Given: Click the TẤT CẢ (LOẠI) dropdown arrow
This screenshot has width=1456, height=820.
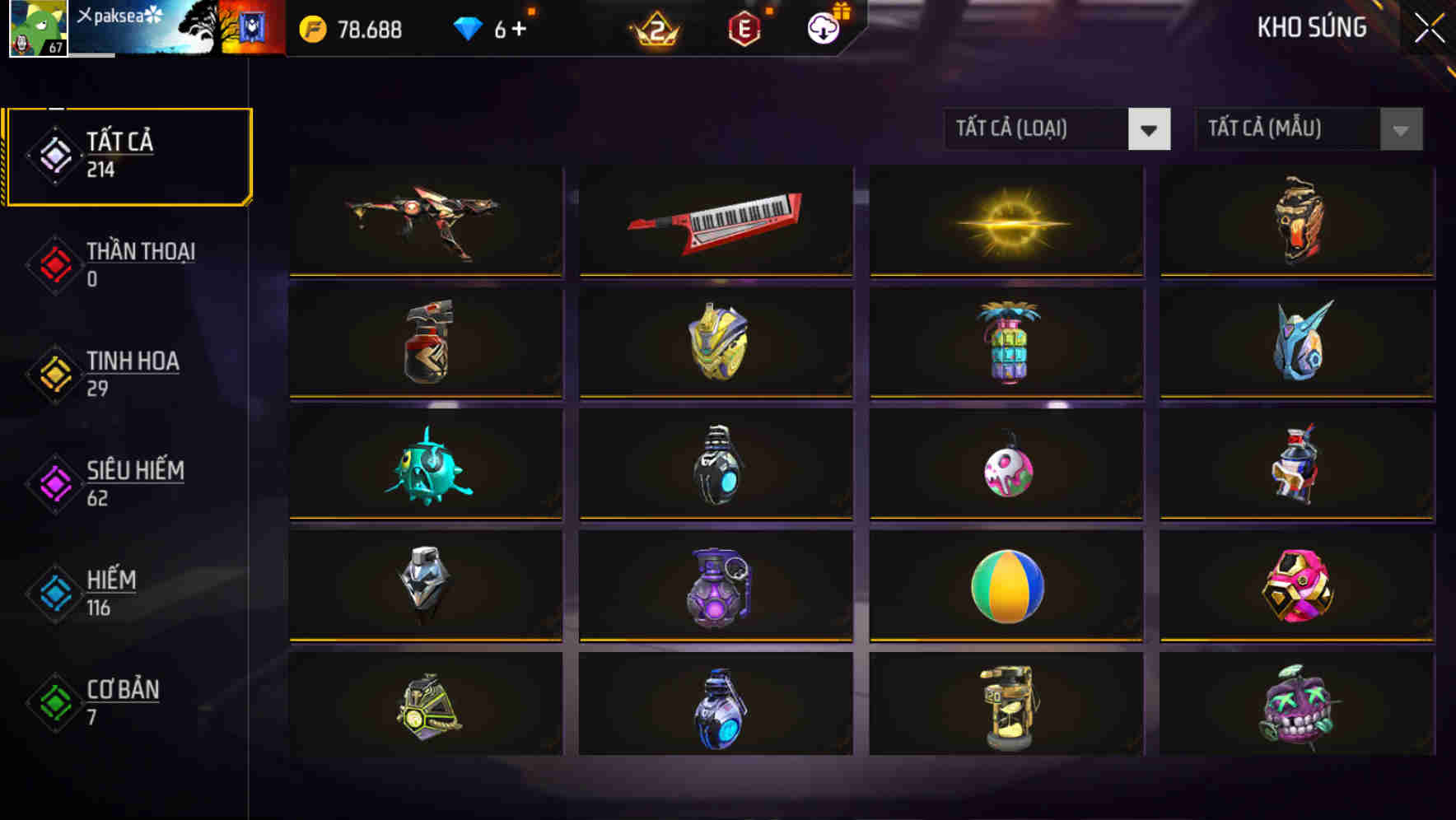Looking at the screenshot, I should [1150, 130].
